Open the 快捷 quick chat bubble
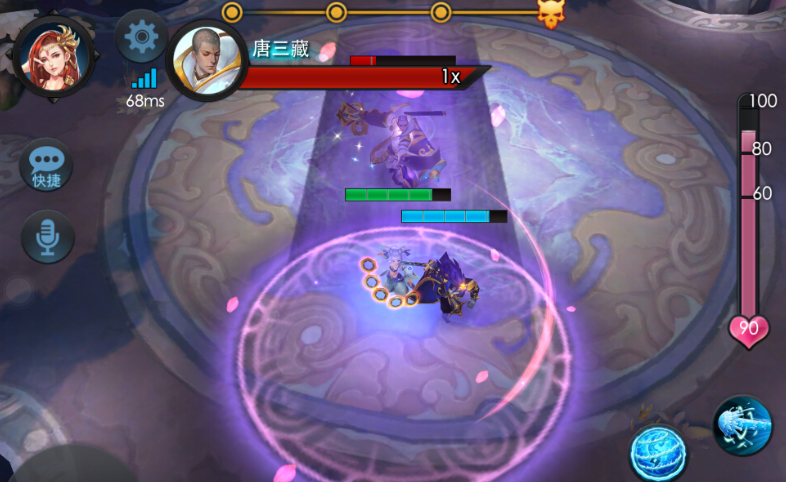Screen dimensions: 786x482 [46, 166]
